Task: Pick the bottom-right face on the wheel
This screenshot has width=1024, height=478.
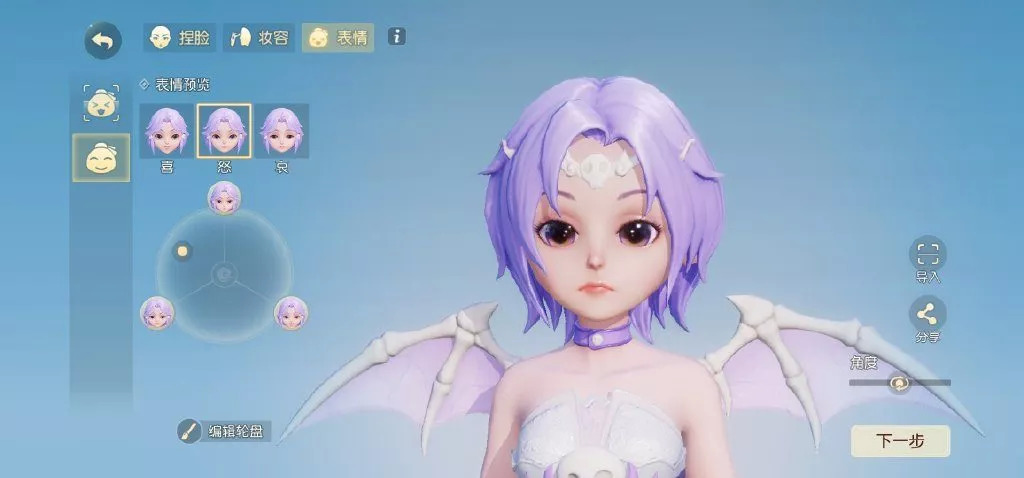Action: click(x=291, y=313)
